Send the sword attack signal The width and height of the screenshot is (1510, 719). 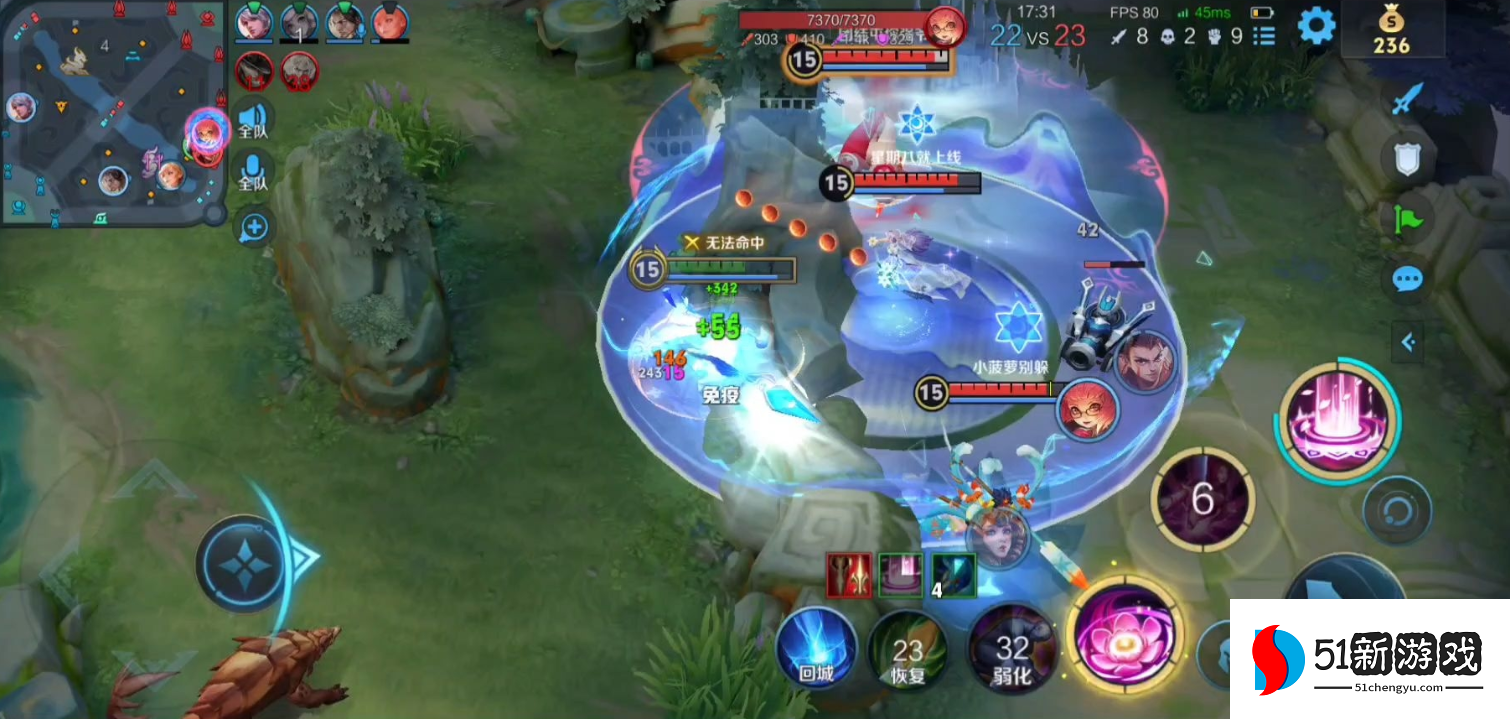click(1410, 99)
